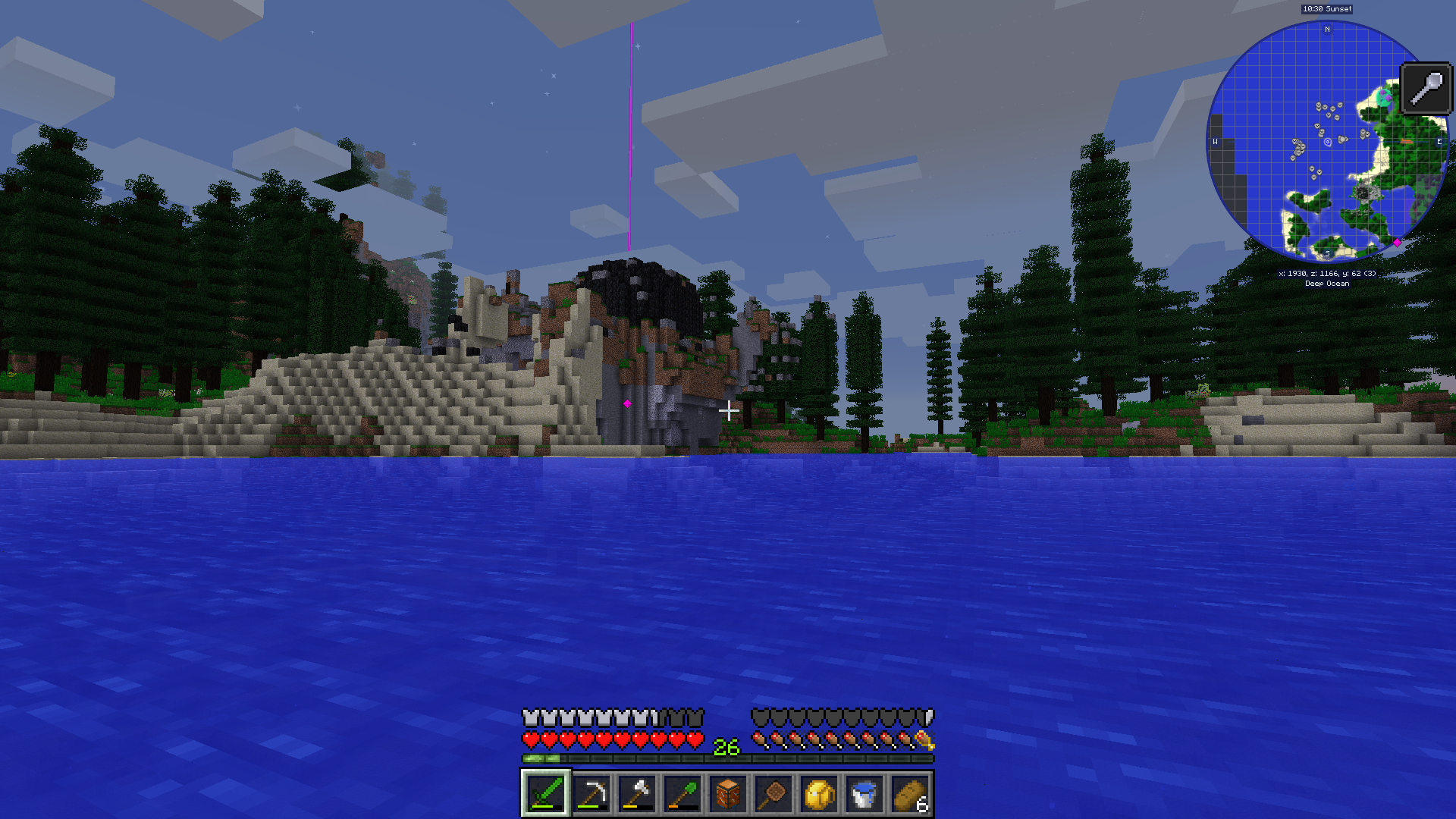This screenshot has width=1456, height=819.
Task: Select the green shovel slot
Action: click(682, 794)
